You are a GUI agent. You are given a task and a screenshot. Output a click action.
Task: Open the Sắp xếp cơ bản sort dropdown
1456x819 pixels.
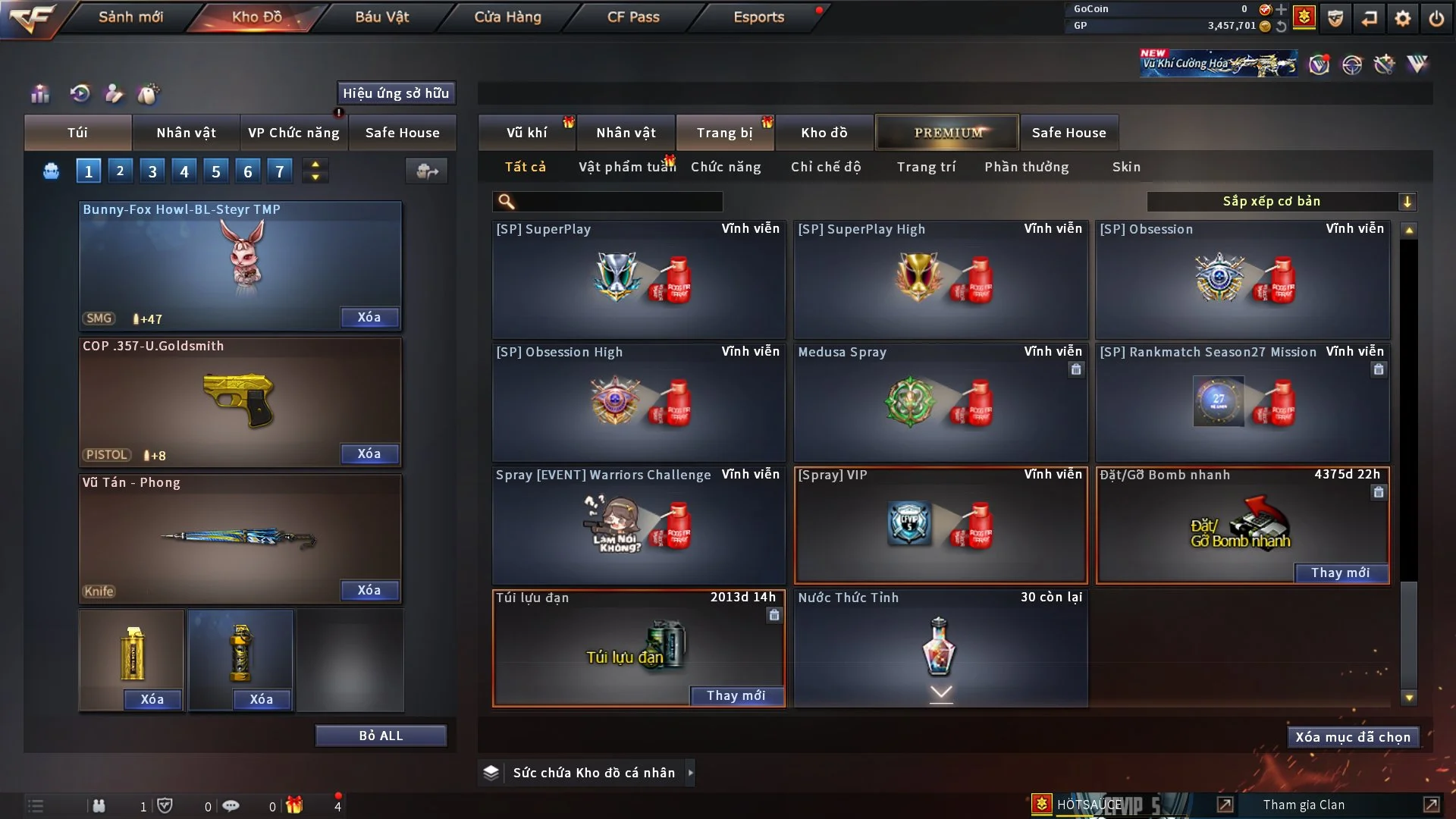click(1281, 202)
